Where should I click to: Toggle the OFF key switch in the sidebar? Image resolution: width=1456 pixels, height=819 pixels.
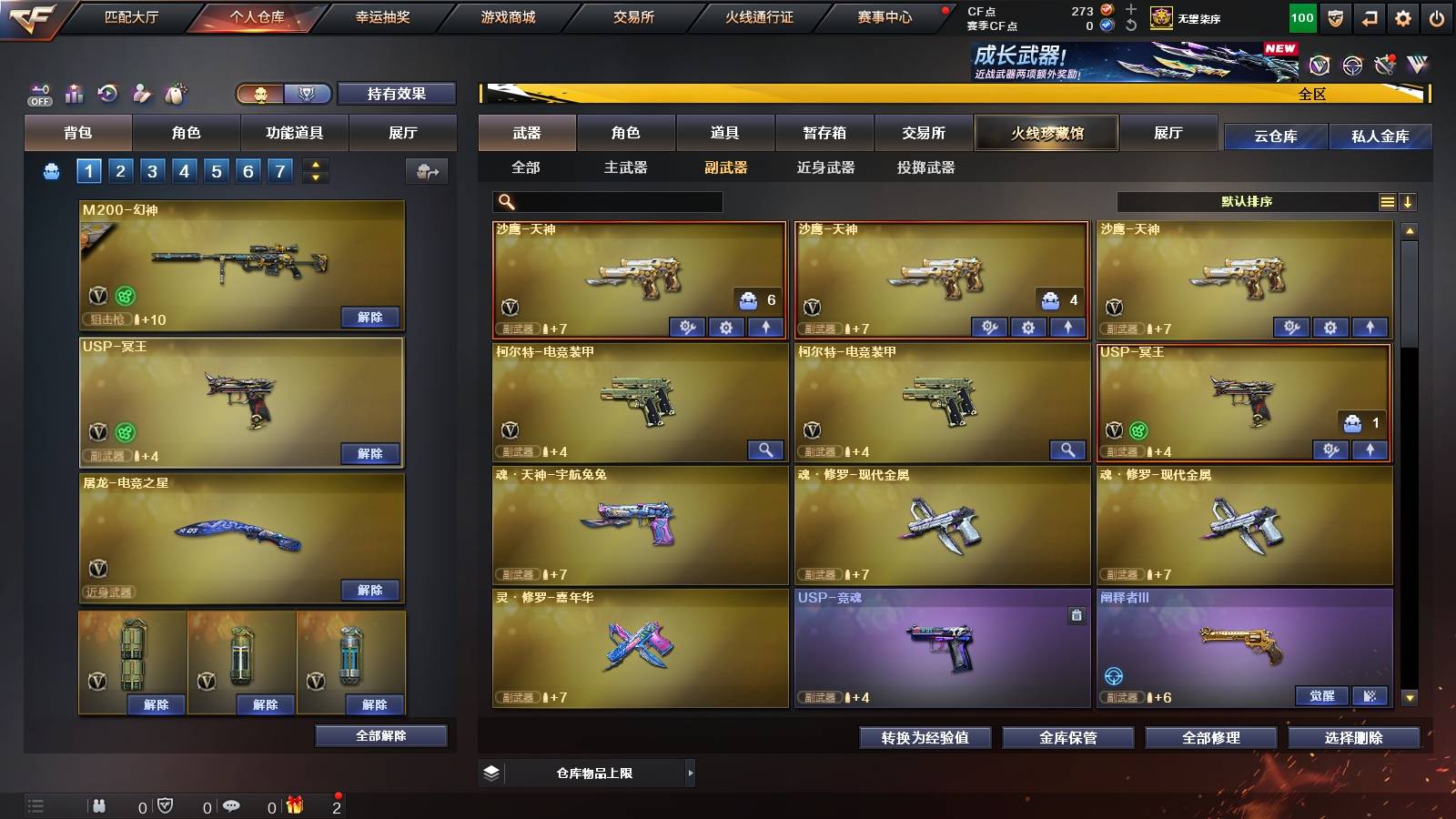[38, 94]
